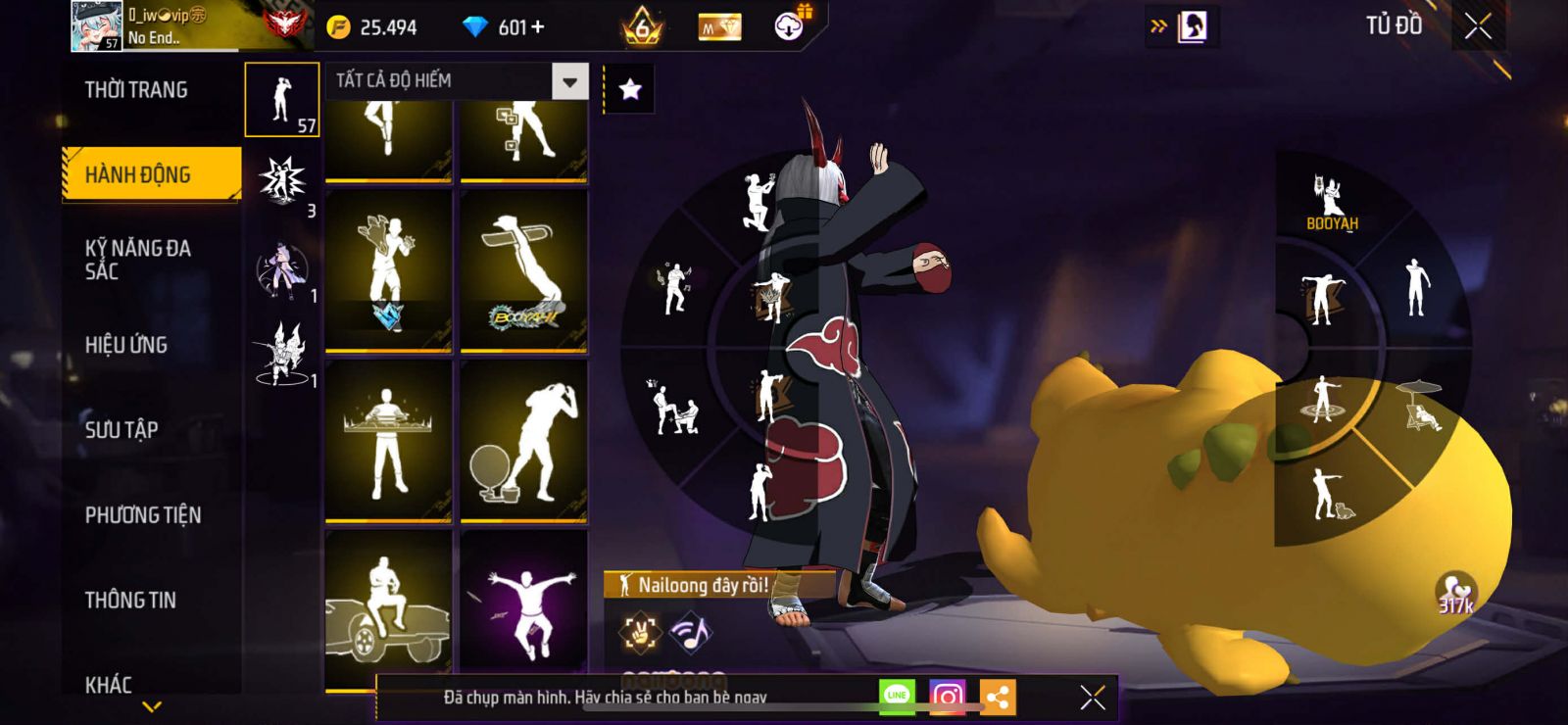Screen dimensions: 1568x725
Task: Pick the Booyah-labelled emote tile
Action: click(523, 270)
